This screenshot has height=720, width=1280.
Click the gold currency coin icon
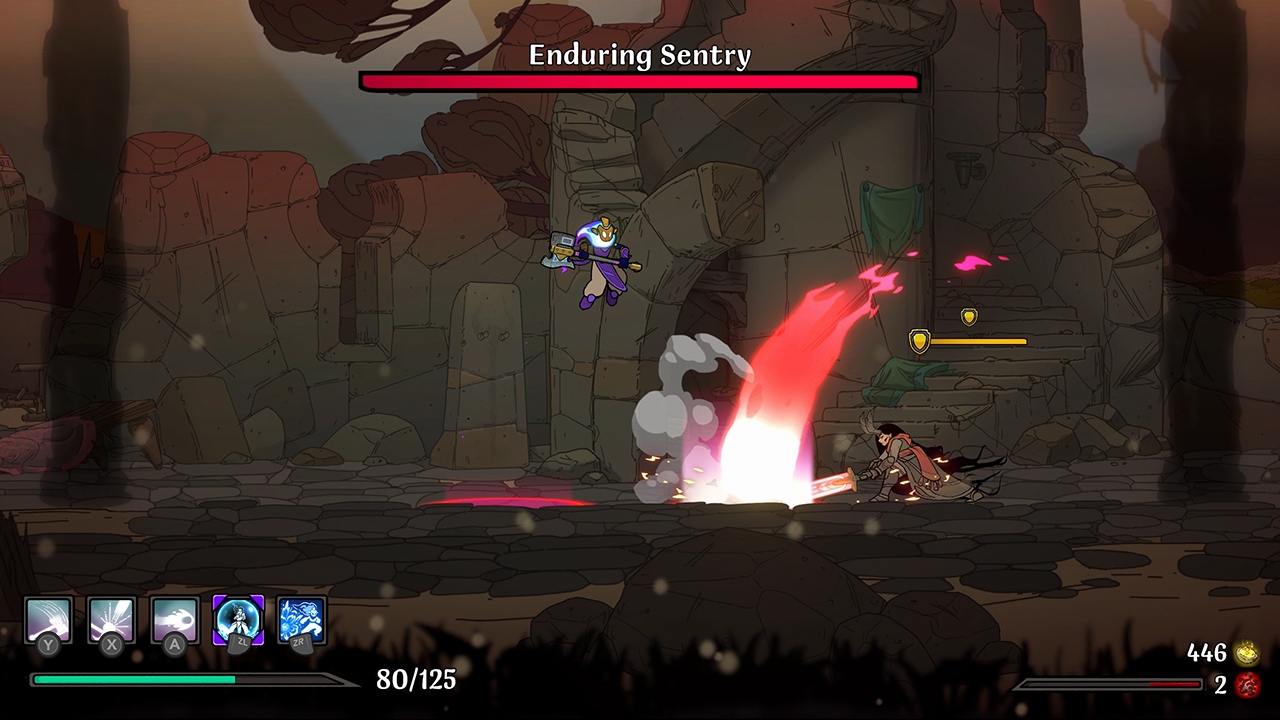[1246, 654]
